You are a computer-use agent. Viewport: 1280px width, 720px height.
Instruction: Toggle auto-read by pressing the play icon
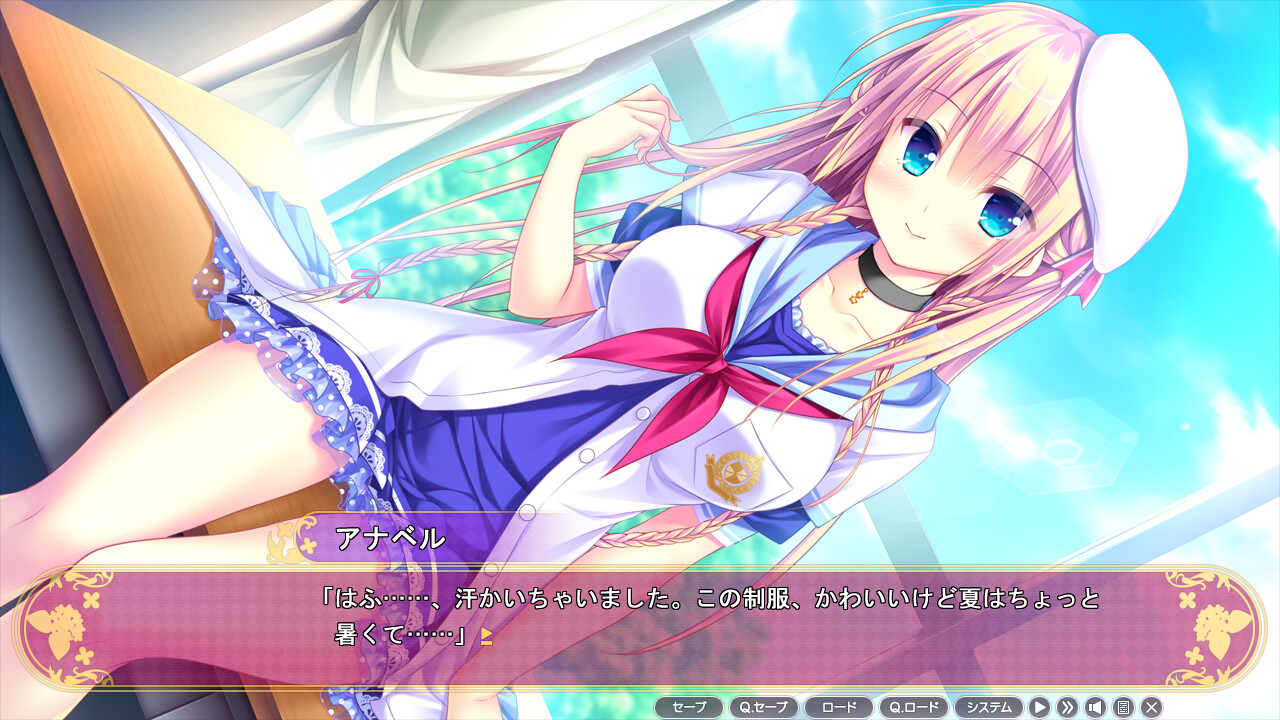click(1039, 706)
